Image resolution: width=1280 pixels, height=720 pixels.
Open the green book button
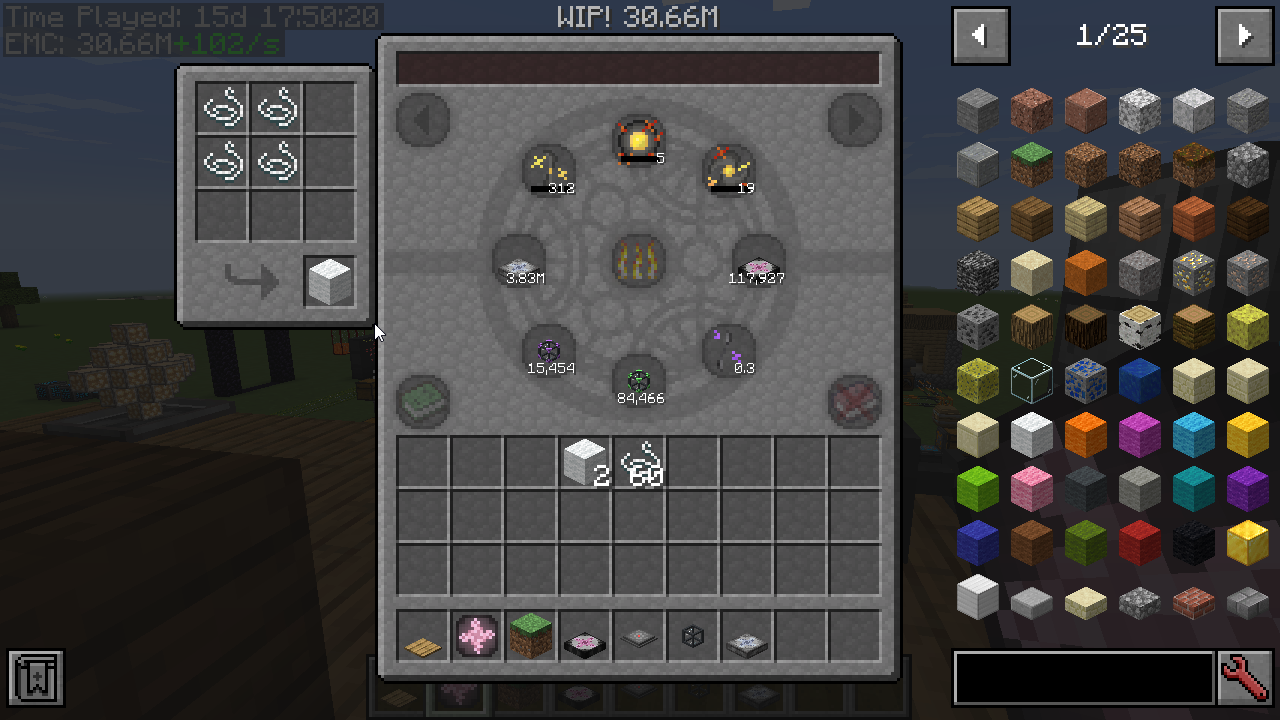(x=422, y=400)
